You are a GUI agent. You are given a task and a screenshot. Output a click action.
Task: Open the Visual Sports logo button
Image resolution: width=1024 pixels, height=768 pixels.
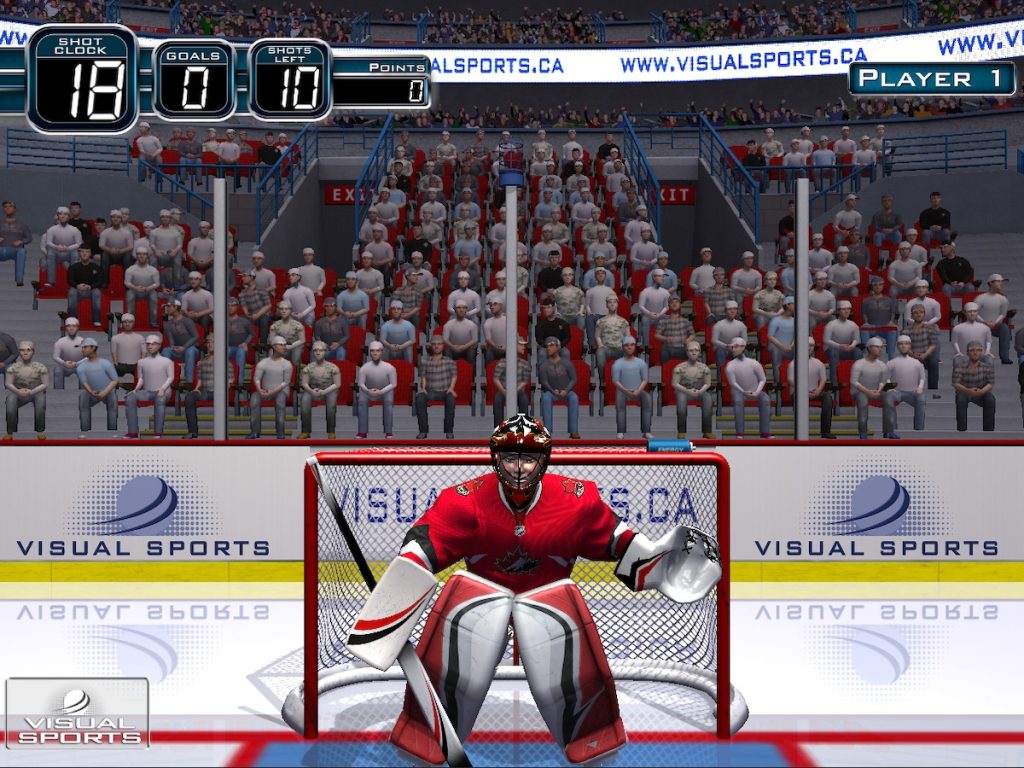click(x=77, y=712)
